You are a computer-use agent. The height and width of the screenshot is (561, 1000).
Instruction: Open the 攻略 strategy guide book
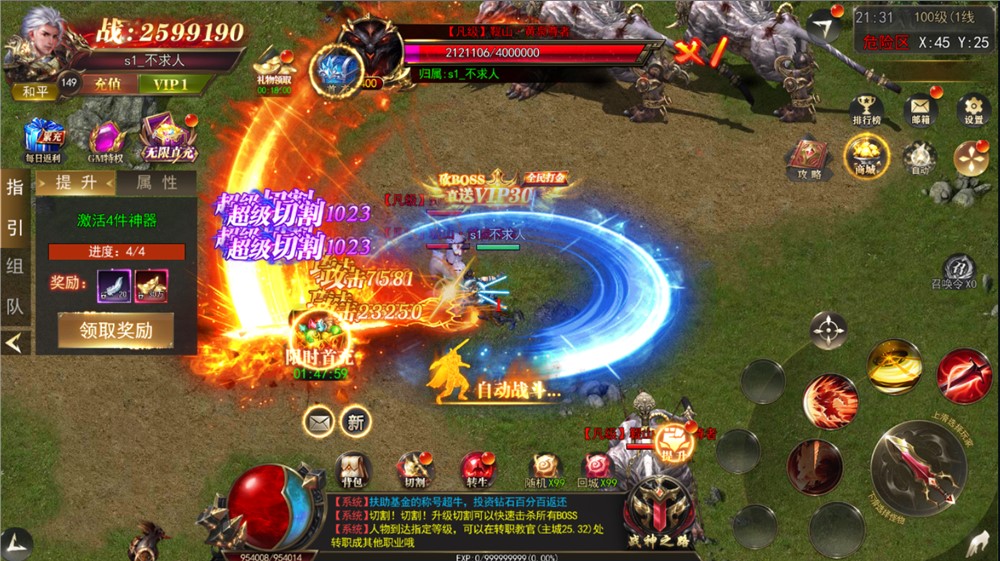click(x=809, y=158)
